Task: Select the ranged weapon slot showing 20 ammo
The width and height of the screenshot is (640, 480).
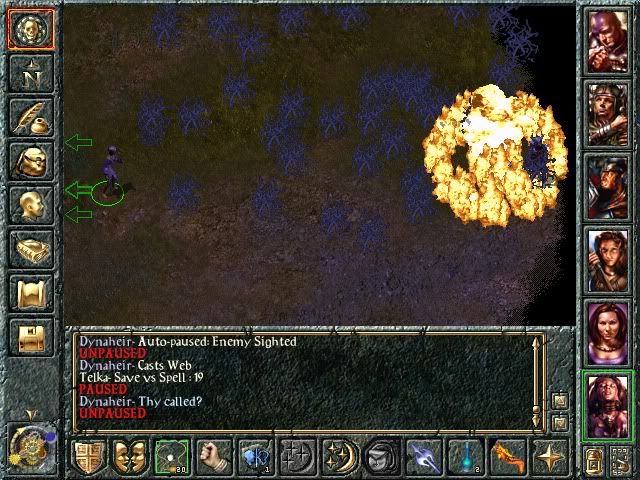Action: (172, 456)
